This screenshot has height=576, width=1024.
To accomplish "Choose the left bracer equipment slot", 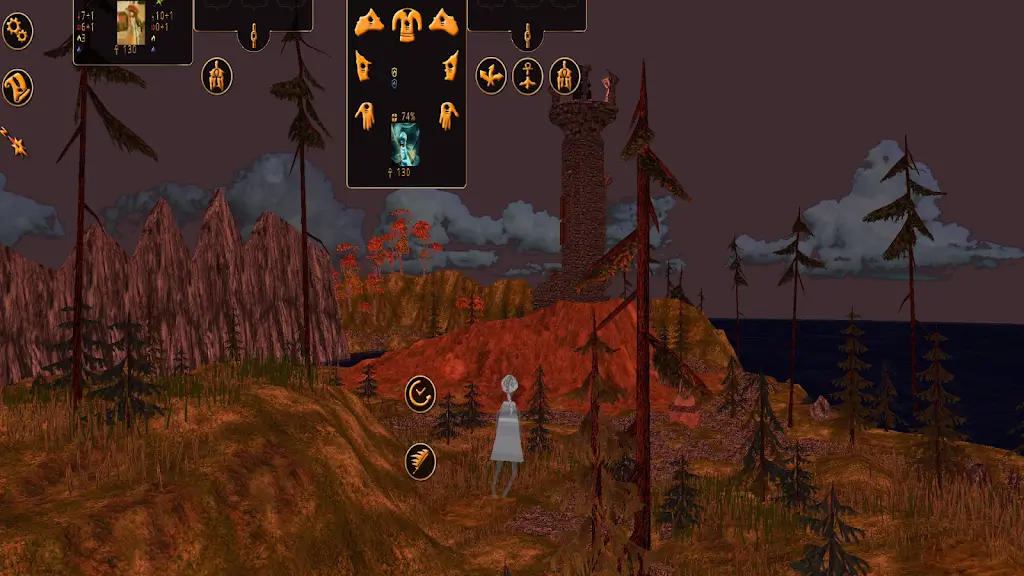I will coord(363,67).
